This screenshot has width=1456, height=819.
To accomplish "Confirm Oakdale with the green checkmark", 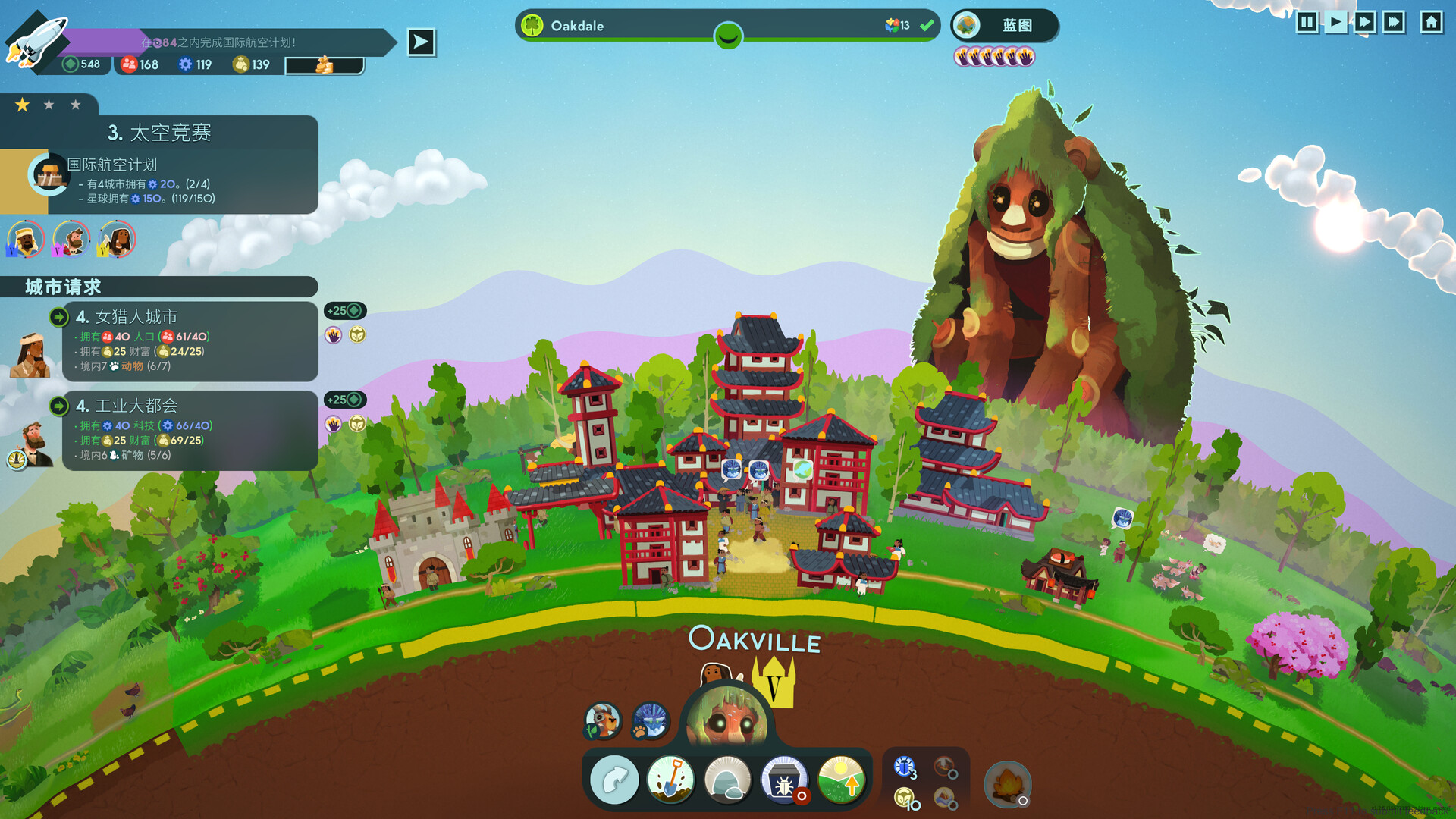I will coord(925,25).
